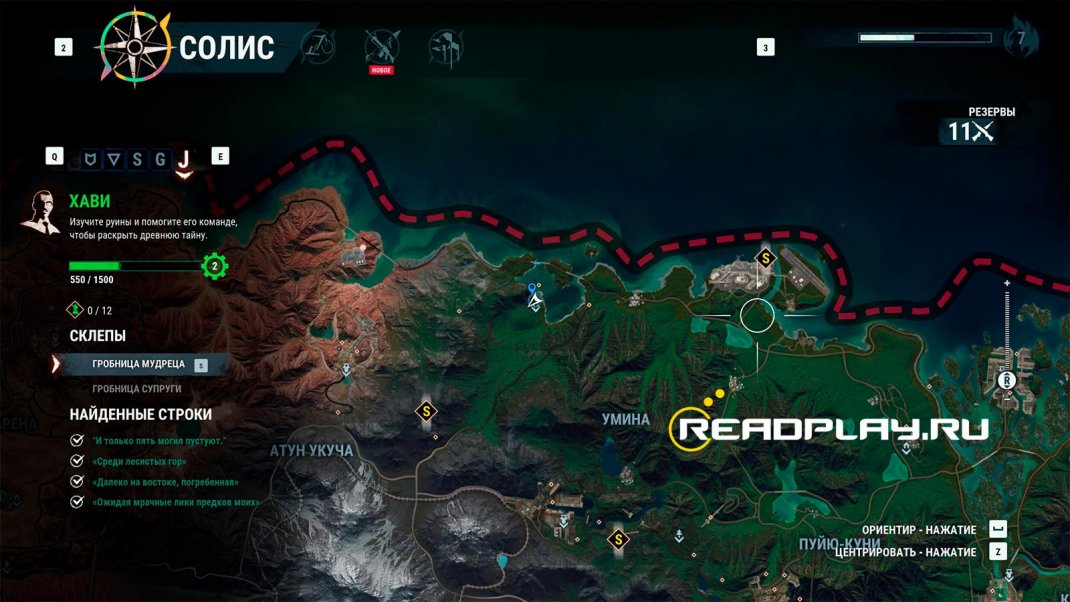Select the Гробница супруги tomb entry

tap(139, 389)
